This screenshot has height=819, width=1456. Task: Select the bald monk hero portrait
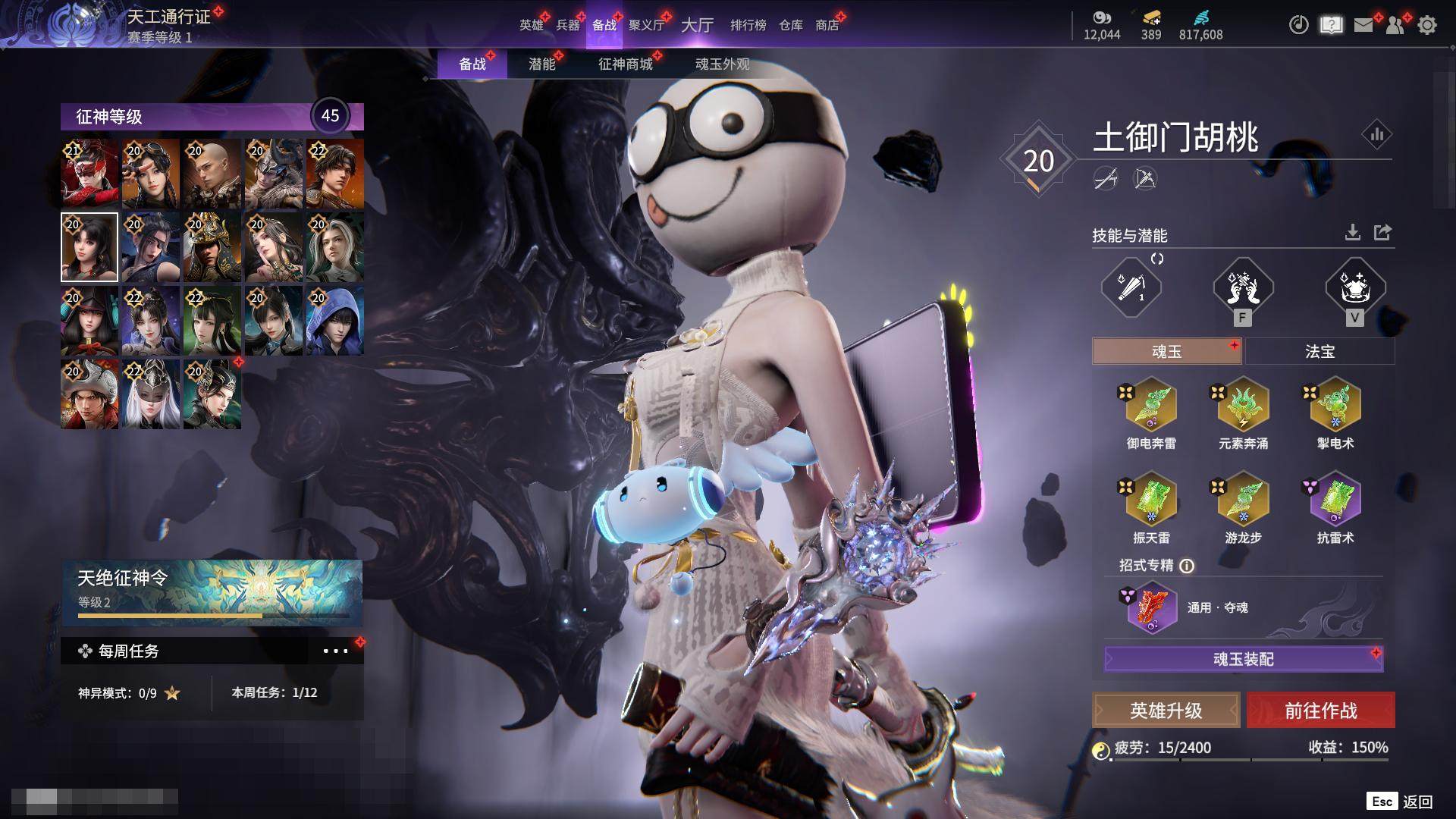(212, 174)
